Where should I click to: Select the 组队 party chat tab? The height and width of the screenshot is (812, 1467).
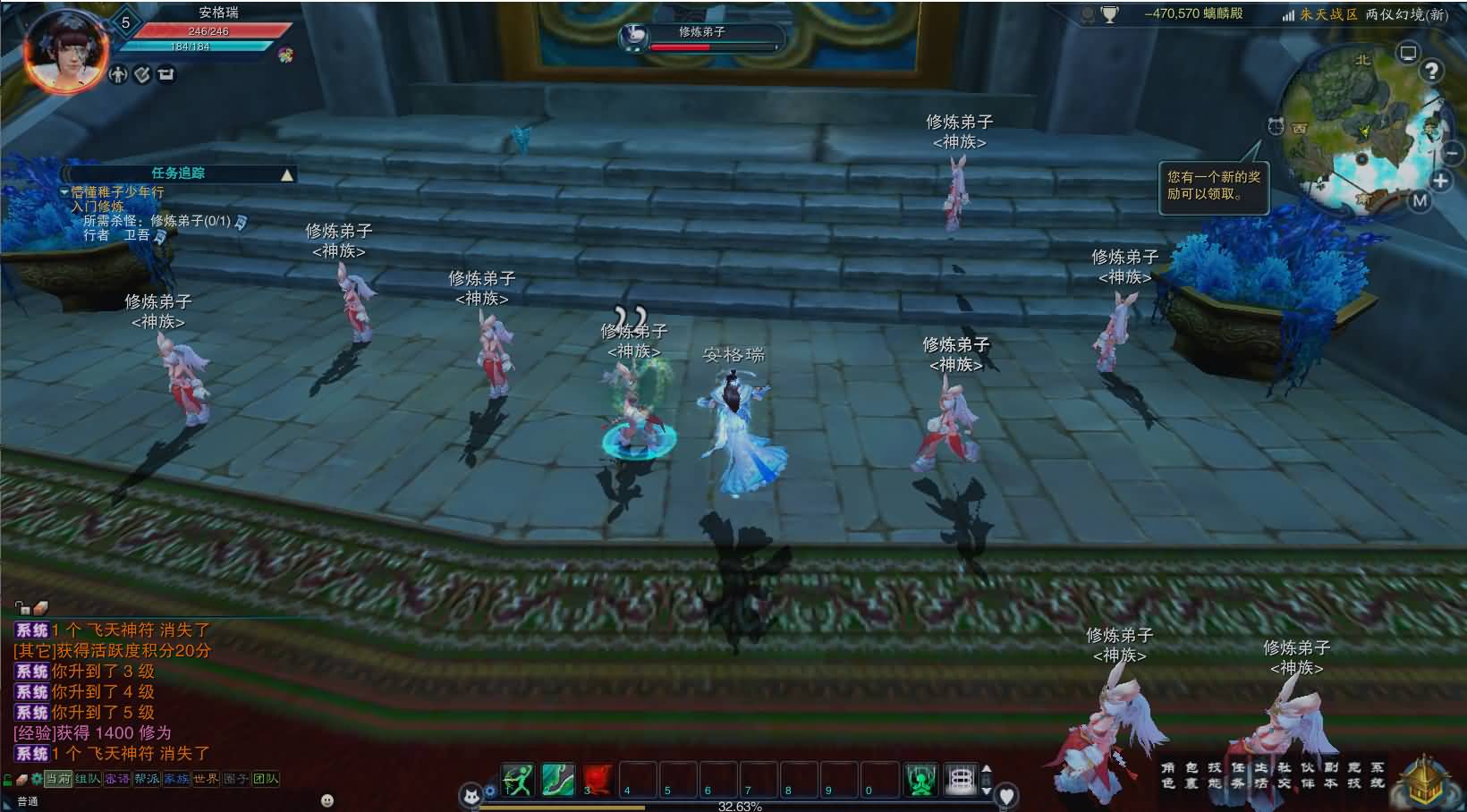[x=88, y=779]
